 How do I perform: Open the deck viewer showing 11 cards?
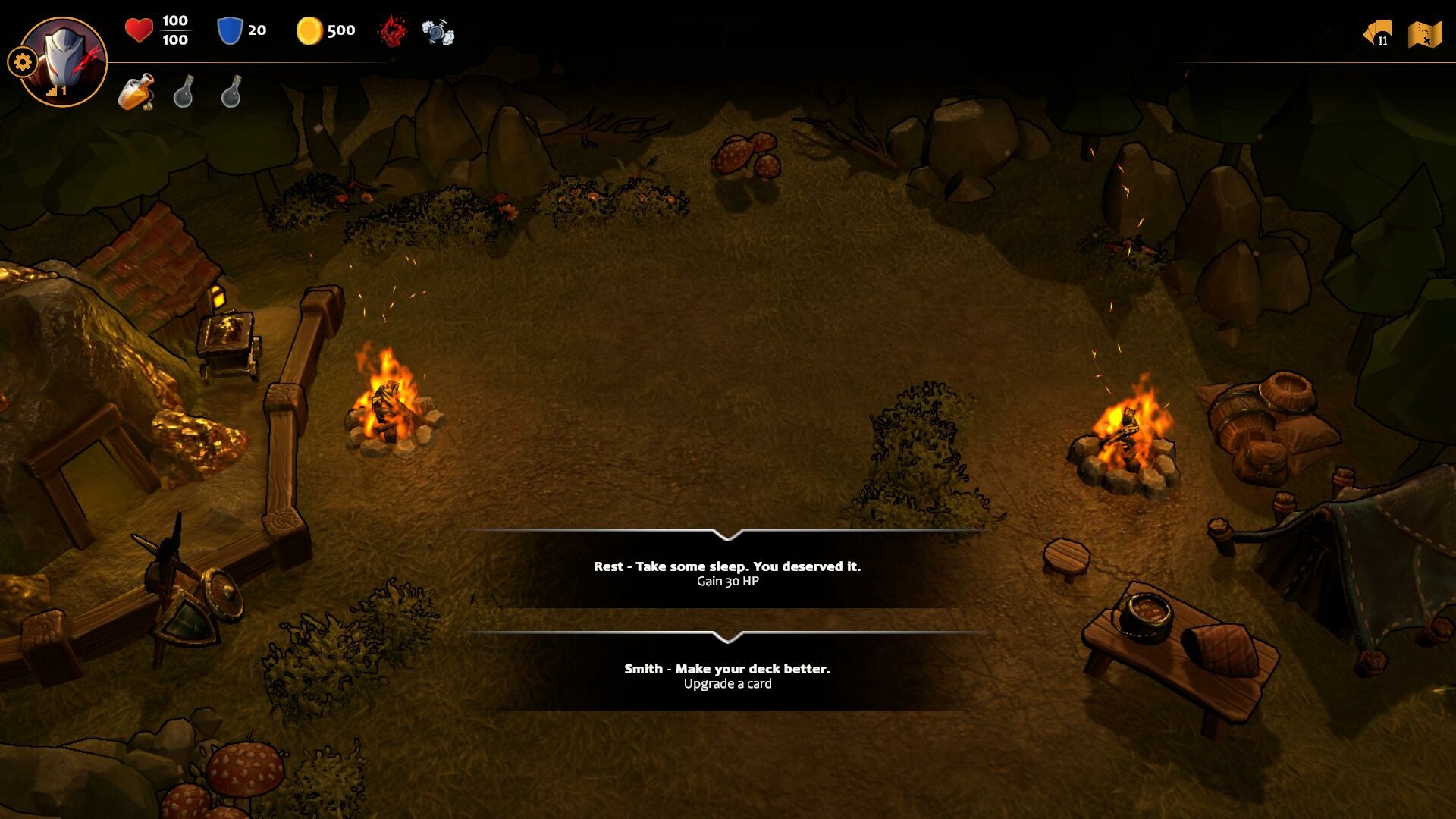(x=1378, y=33)
